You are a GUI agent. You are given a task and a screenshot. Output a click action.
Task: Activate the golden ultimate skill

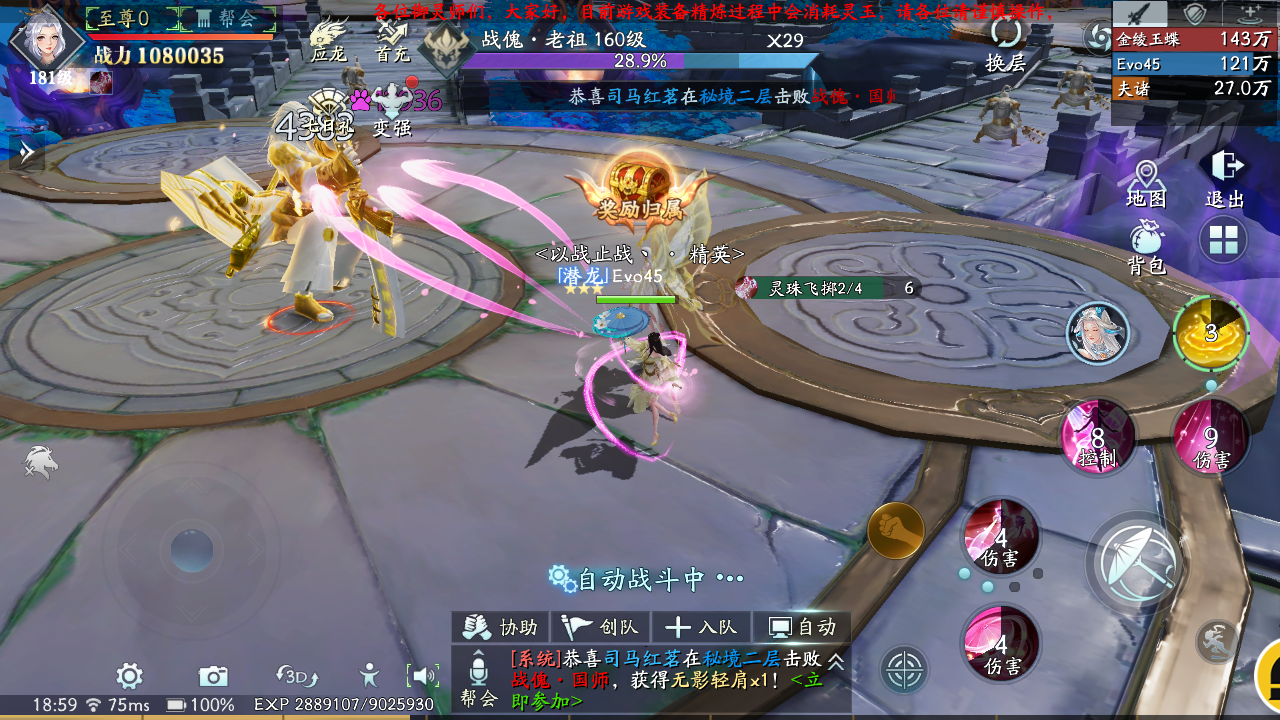coord(1211,333)
